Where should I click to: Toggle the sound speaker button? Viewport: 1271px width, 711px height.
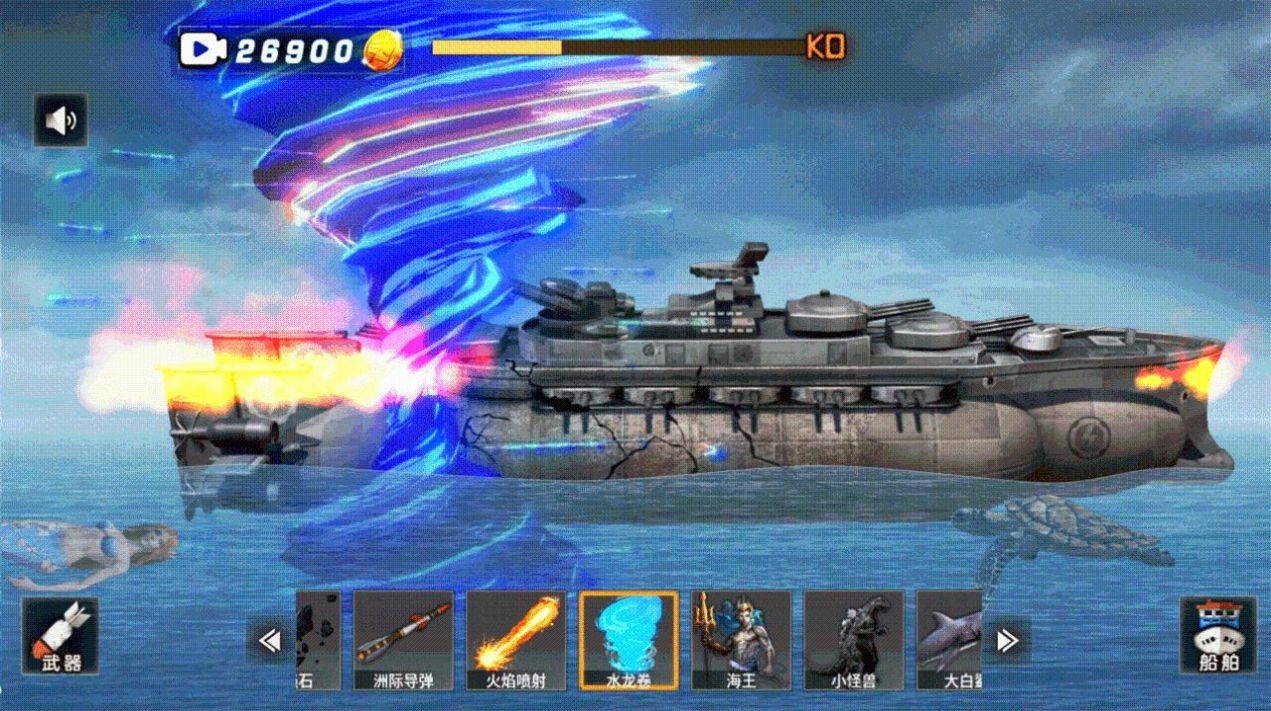click(61, 121)
